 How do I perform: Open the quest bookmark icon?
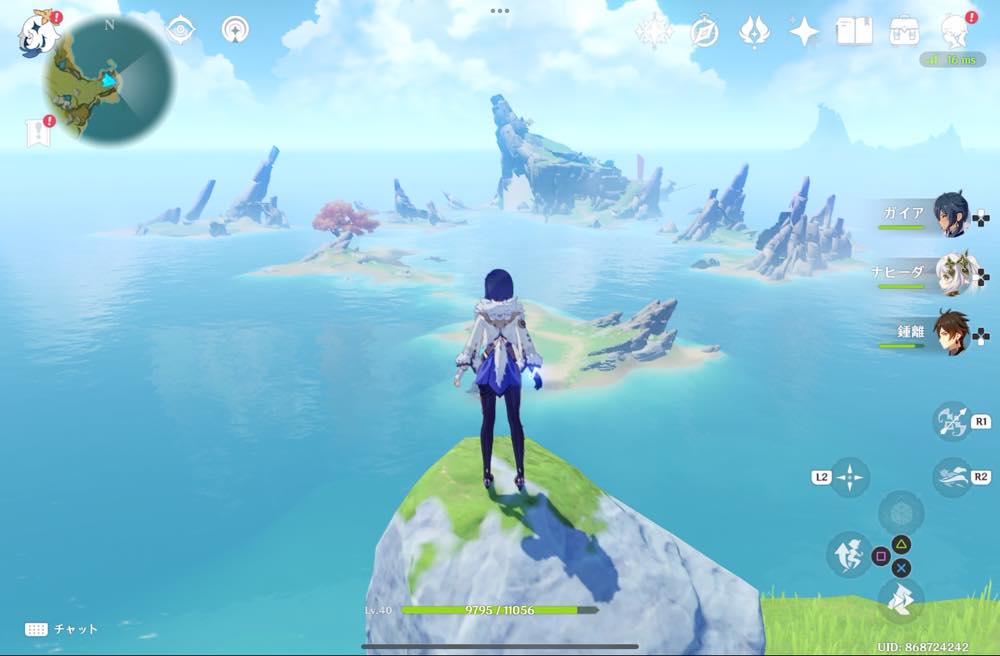[37, 131]
